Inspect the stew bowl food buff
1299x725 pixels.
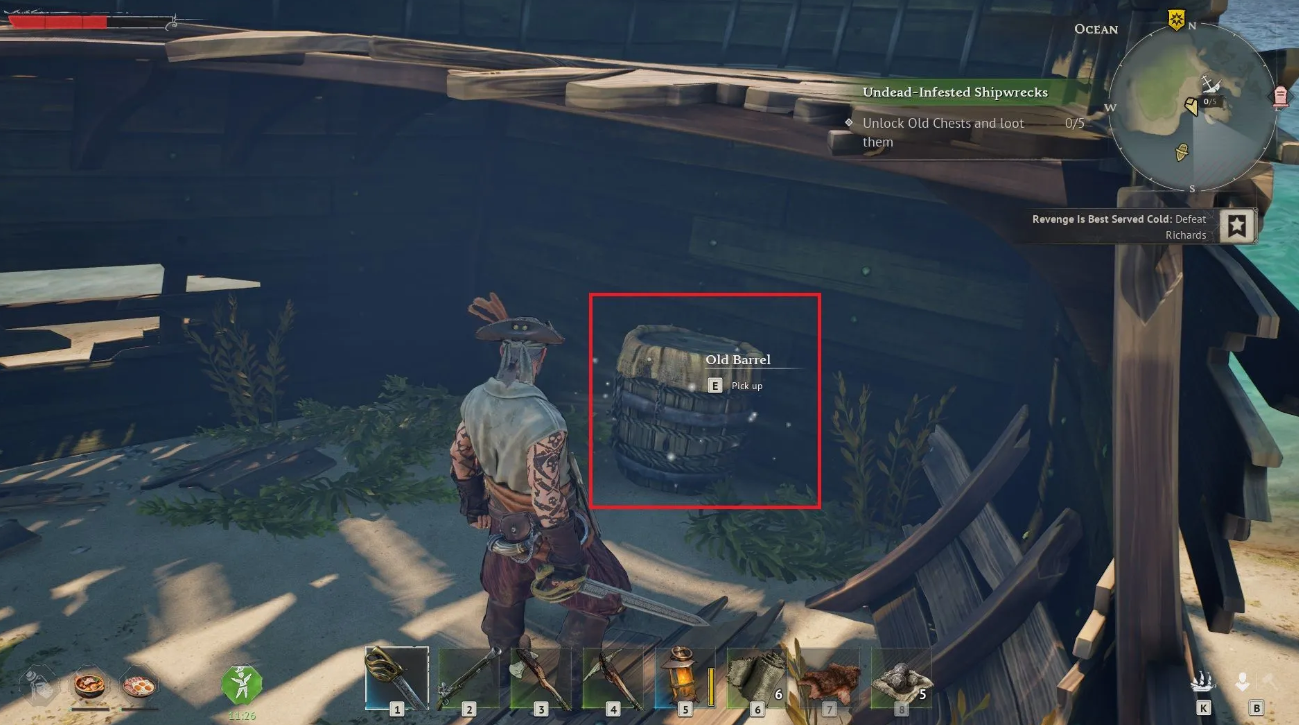[90, 686]
